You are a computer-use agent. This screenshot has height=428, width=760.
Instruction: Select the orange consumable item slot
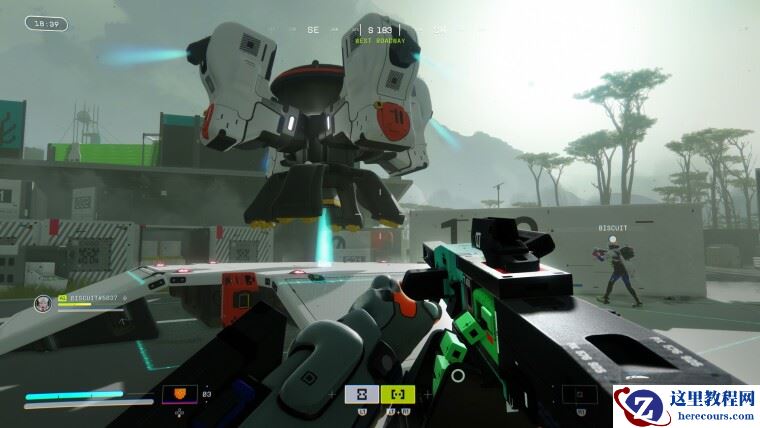click(180, 395)
